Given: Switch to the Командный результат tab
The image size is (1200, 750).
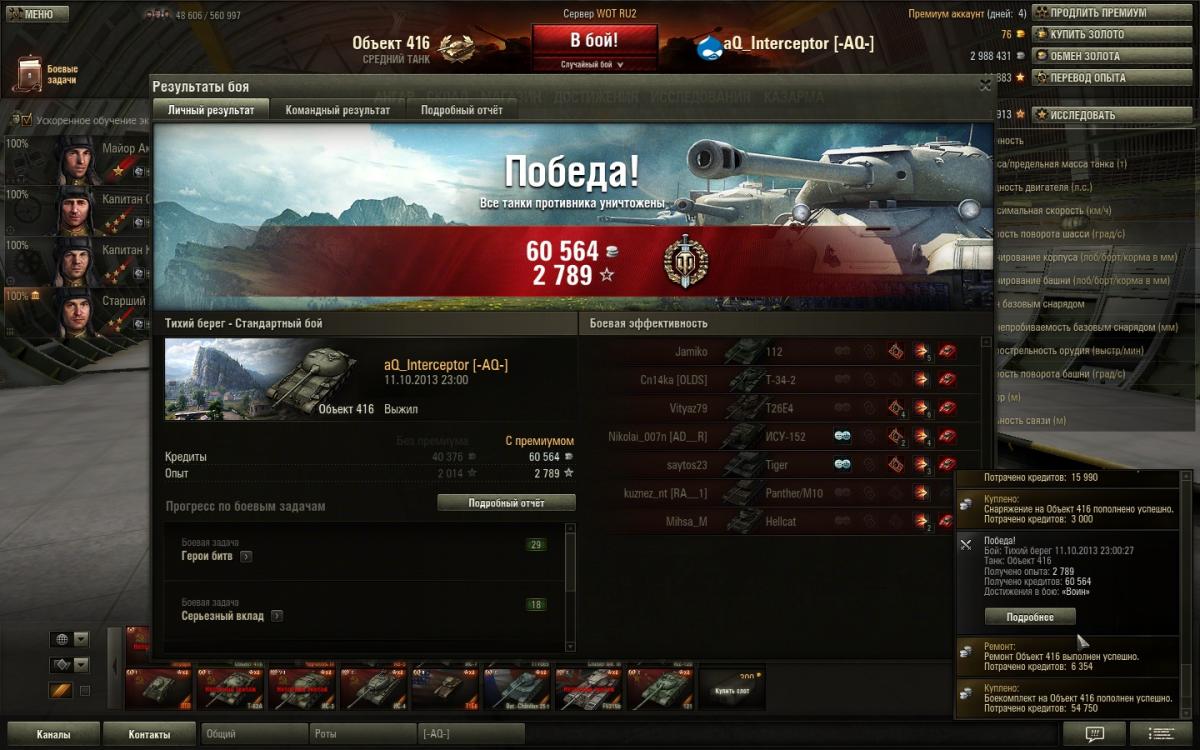Looking at the screenshot, I should pyautogui.click(x=338, y=110).
